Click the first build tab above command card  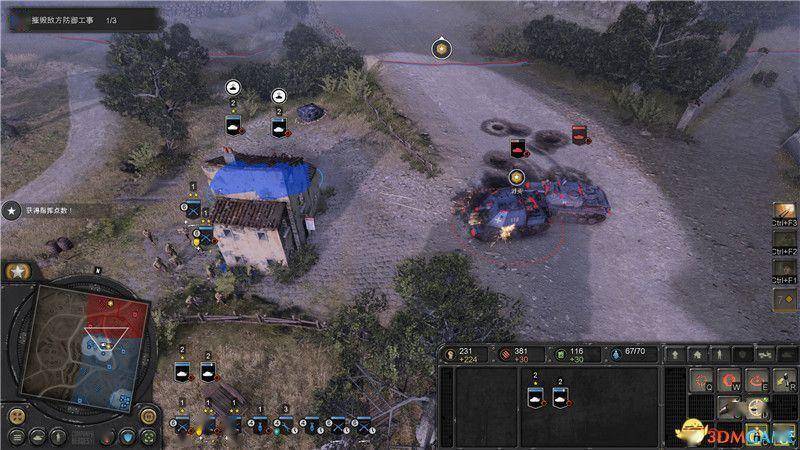[x=677, y=354]
